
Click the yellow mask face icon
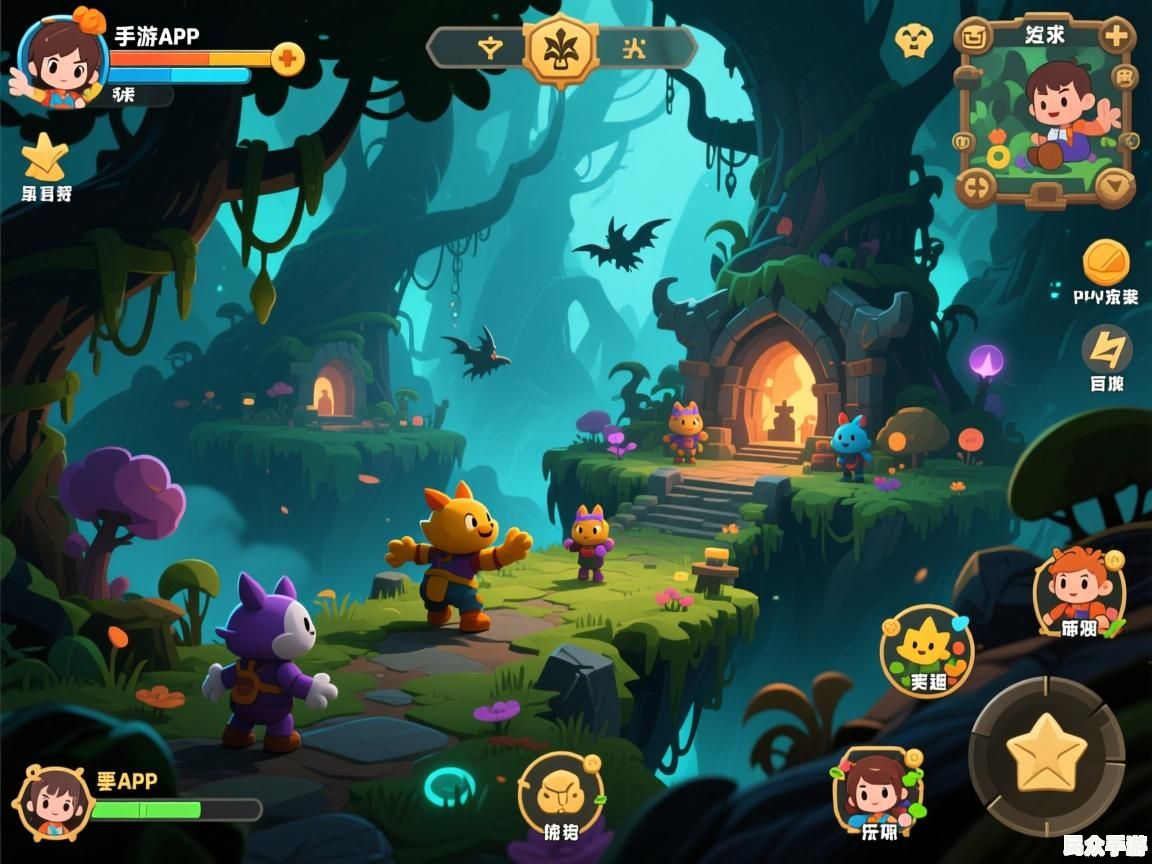(x=913, y=41)
